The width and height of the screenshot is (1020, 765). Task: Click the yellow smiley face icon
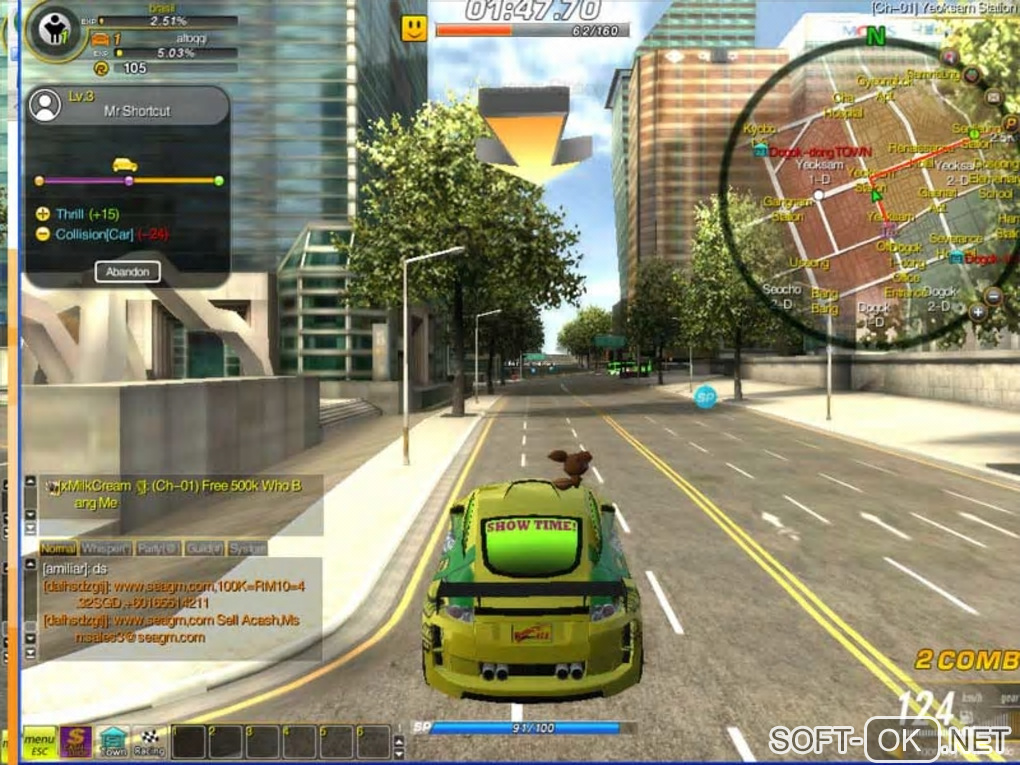pyautogui.click(x=414, y=28)
